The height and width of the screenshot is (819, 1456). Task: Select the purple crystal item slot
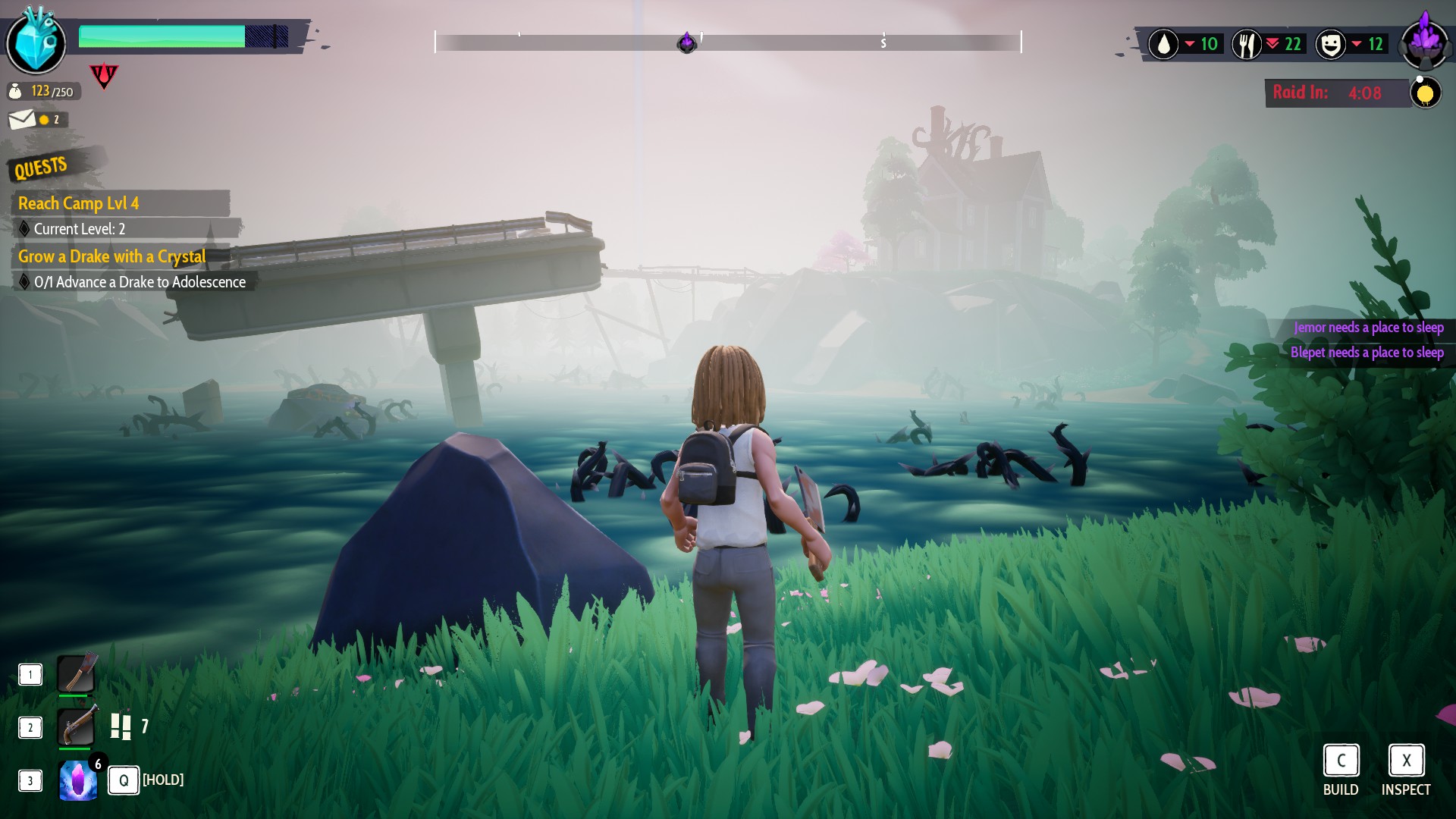(78, 780)
